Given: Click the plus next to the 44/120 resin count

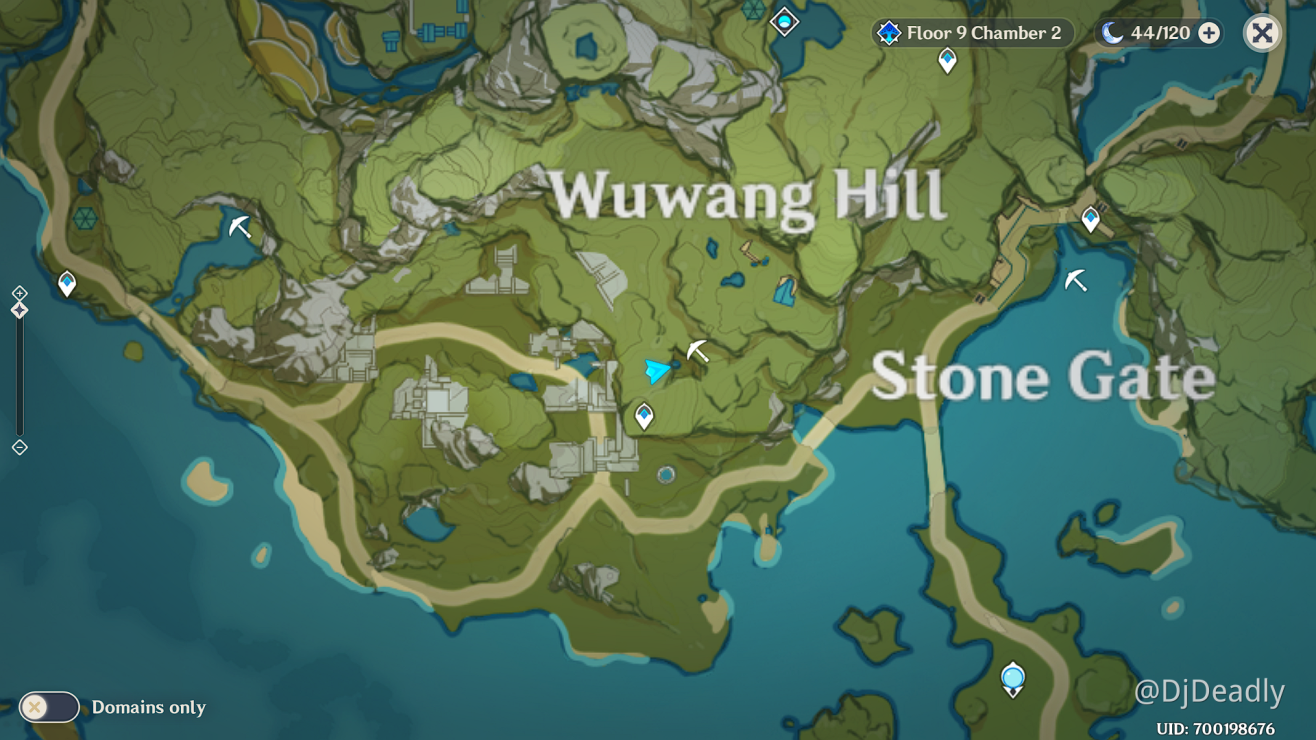Looking at the screenshot, I should click(1209, 32).
